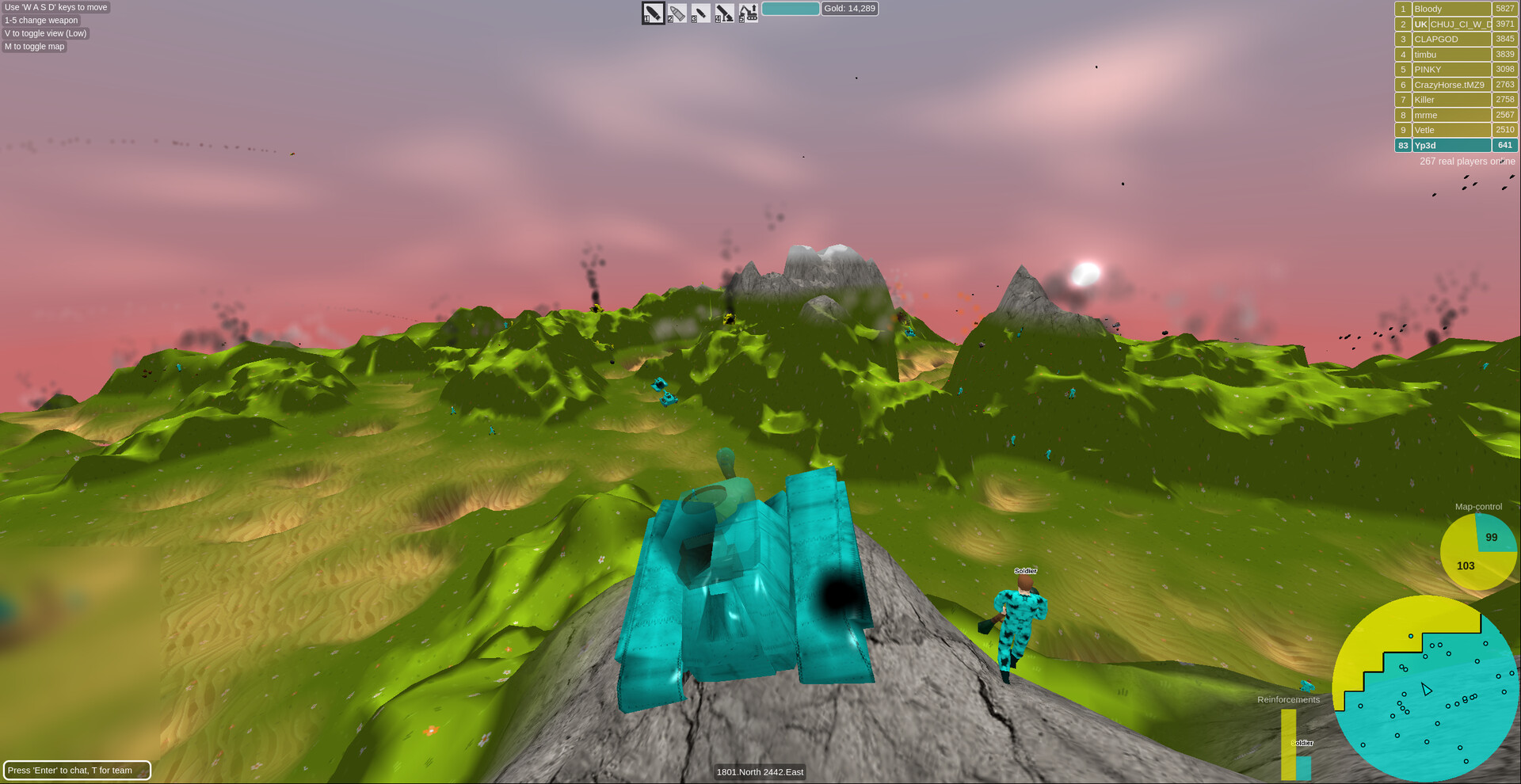Click the chat input field at bottom left
1521x784 pixels.
[x=77, y=770]
